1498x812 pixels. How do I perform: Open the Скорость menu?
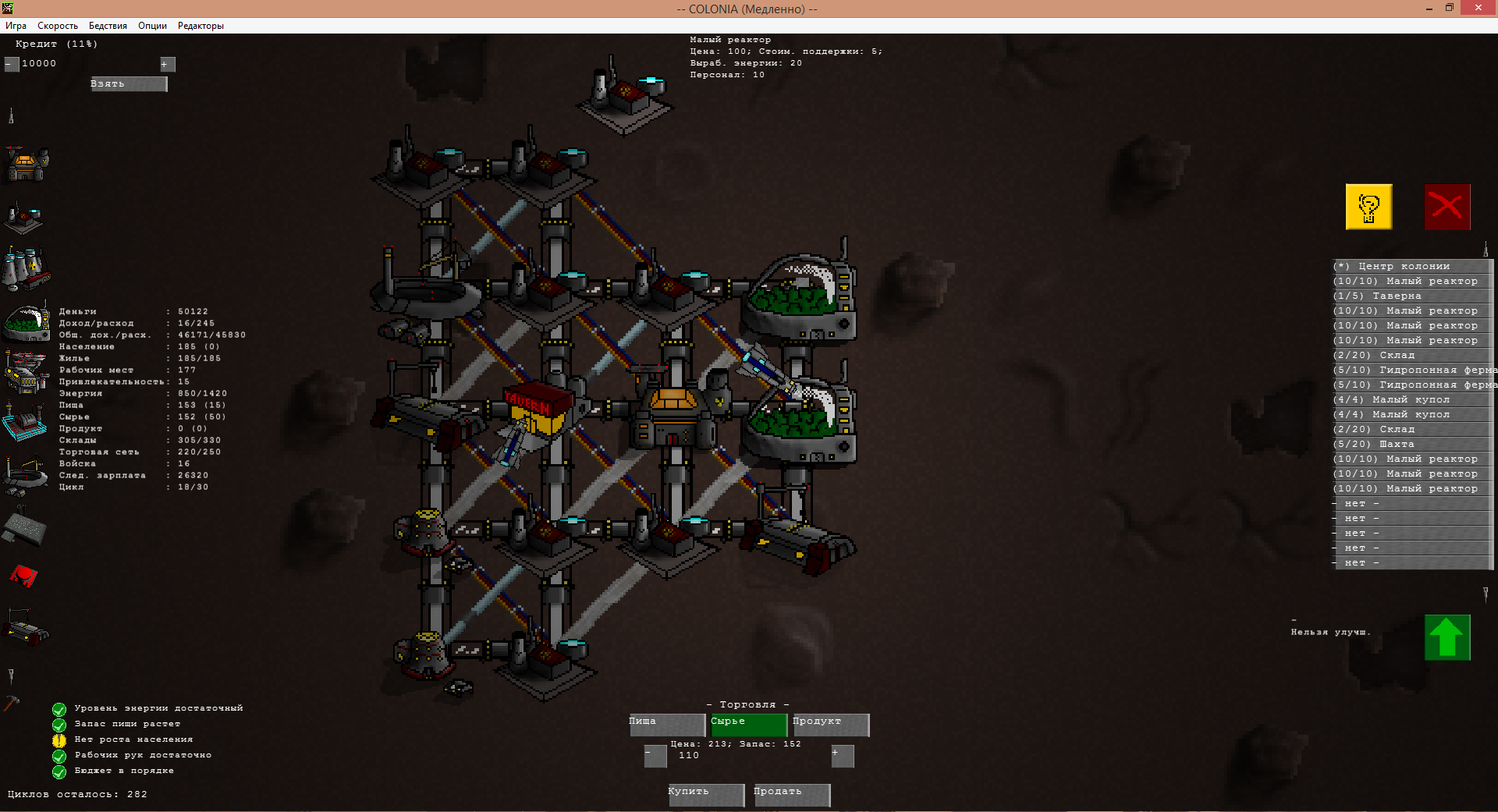[x=58, y=26]
